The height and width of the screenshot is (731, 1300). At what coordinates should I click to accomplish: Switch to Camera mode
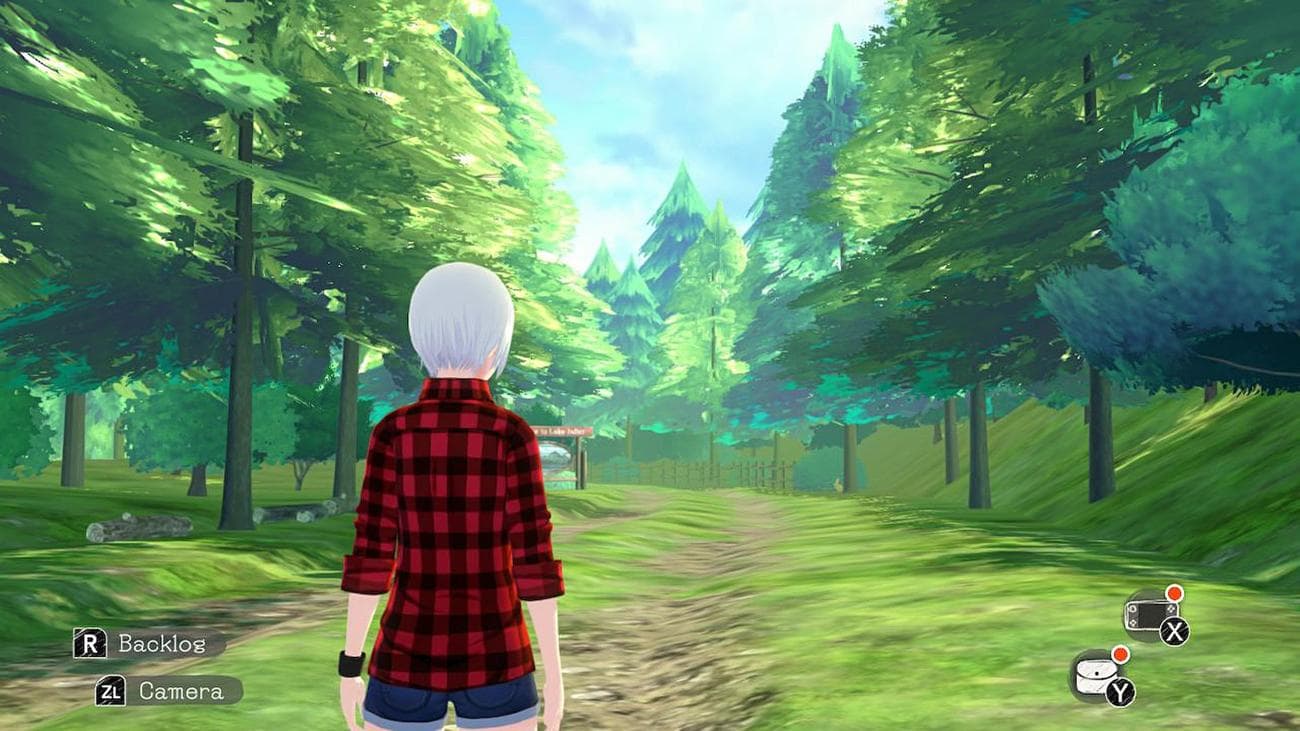(x=168, y=691)
